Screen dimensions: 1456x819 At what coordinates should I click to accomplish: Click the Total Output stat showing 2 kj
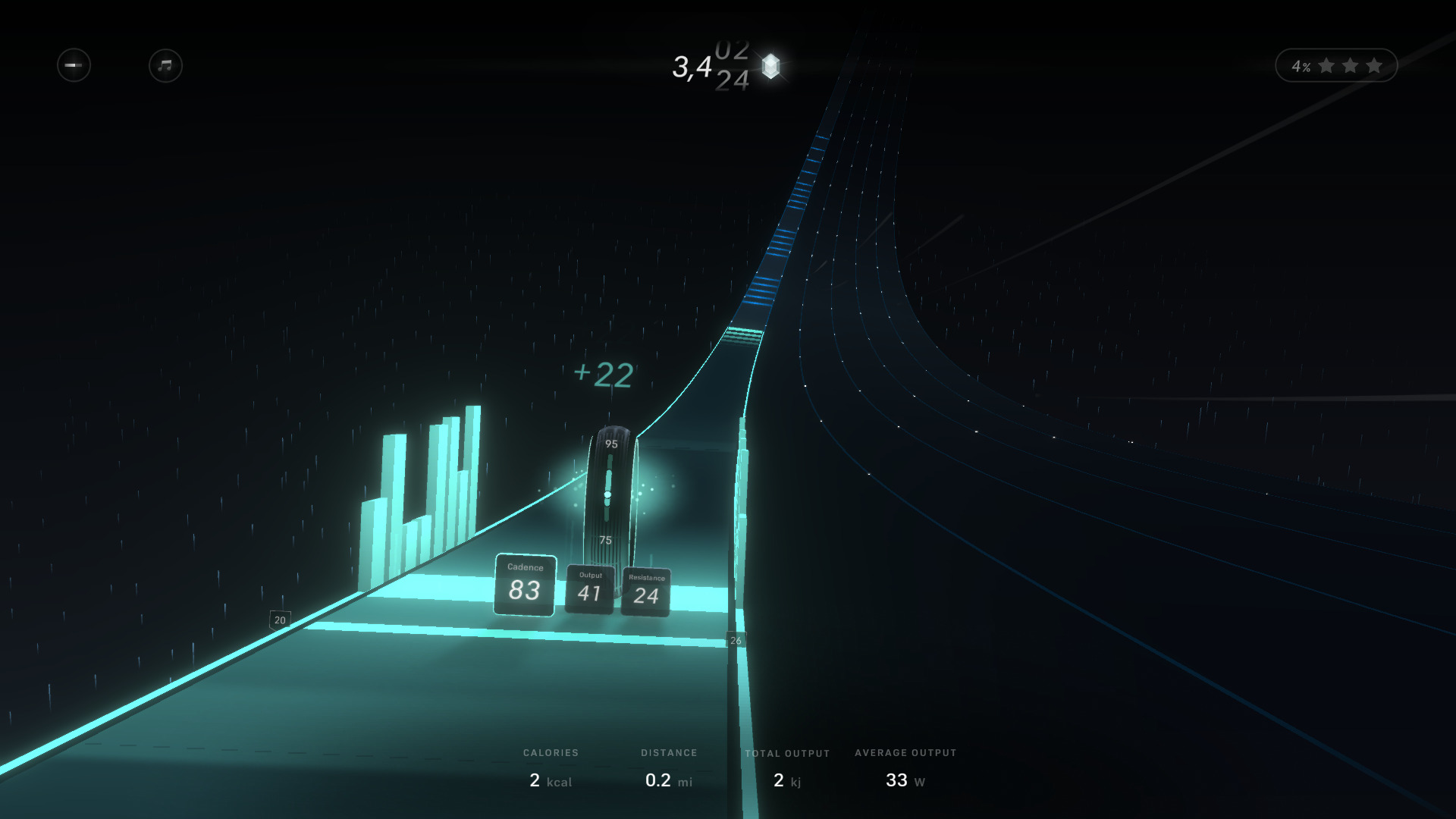(x=787, y=767)
